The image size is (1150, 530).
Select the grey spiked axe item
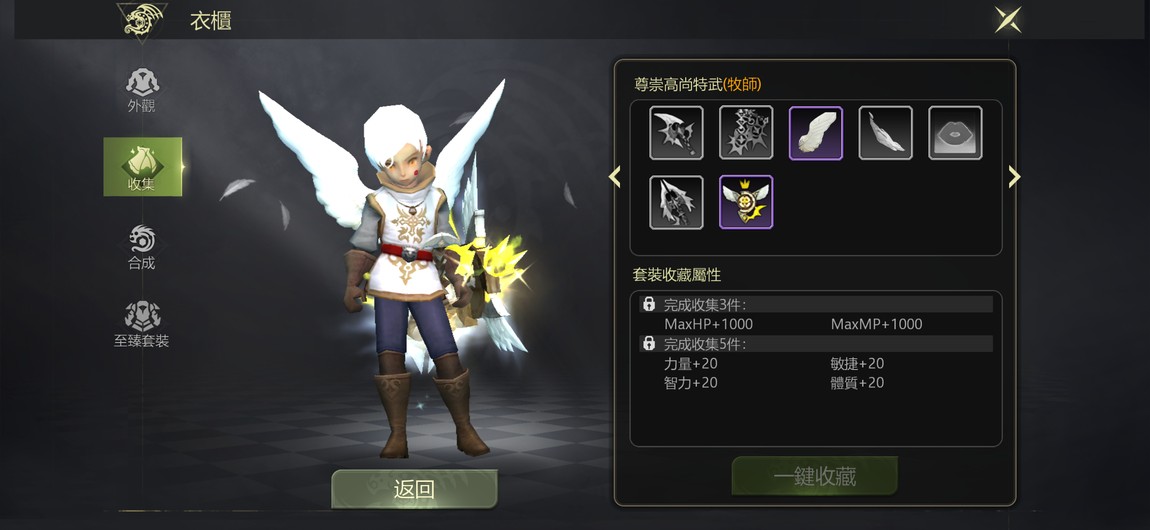[676, 133]
